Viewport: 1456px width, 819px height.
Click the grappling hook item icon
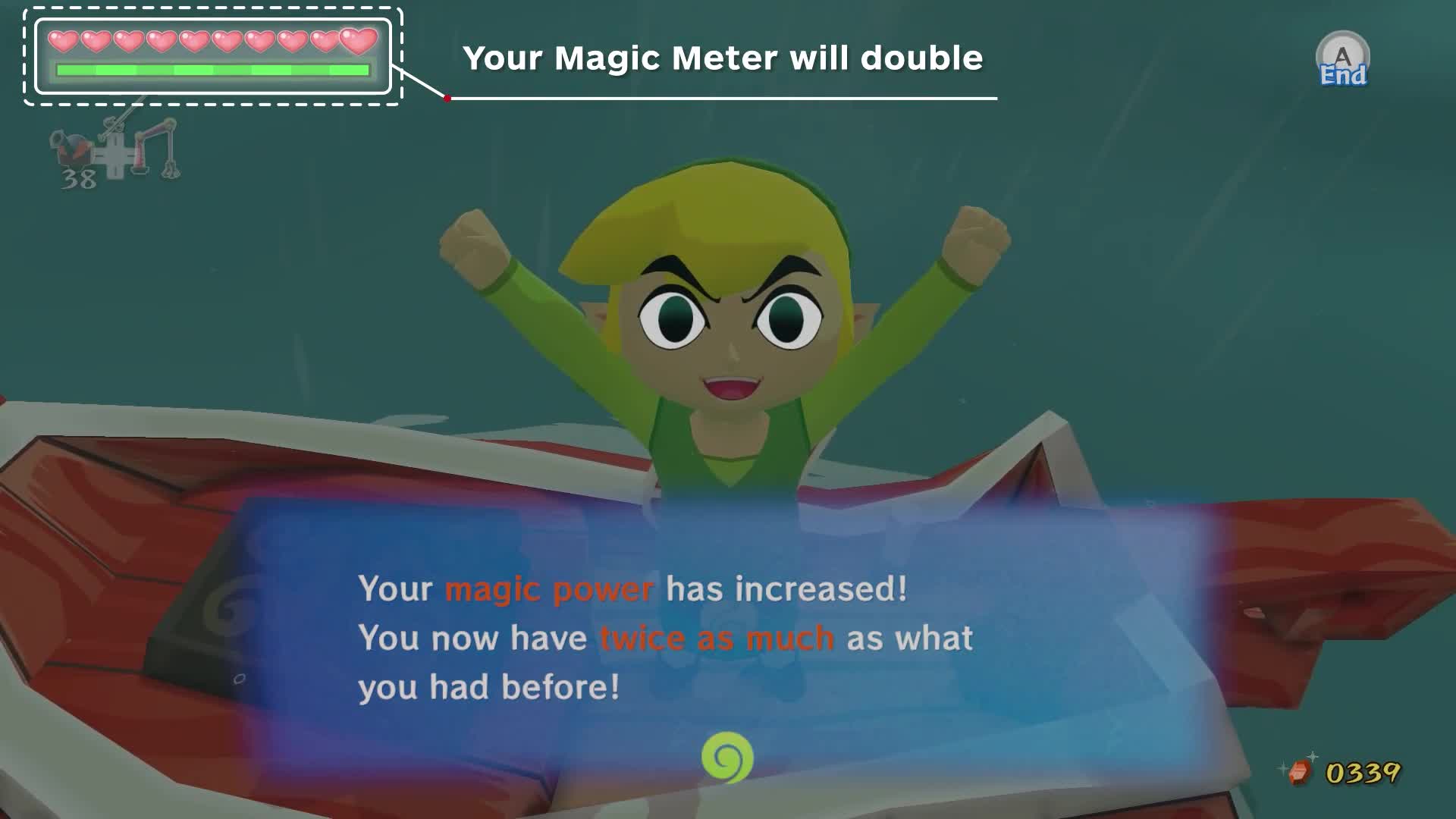pos(159,150)
